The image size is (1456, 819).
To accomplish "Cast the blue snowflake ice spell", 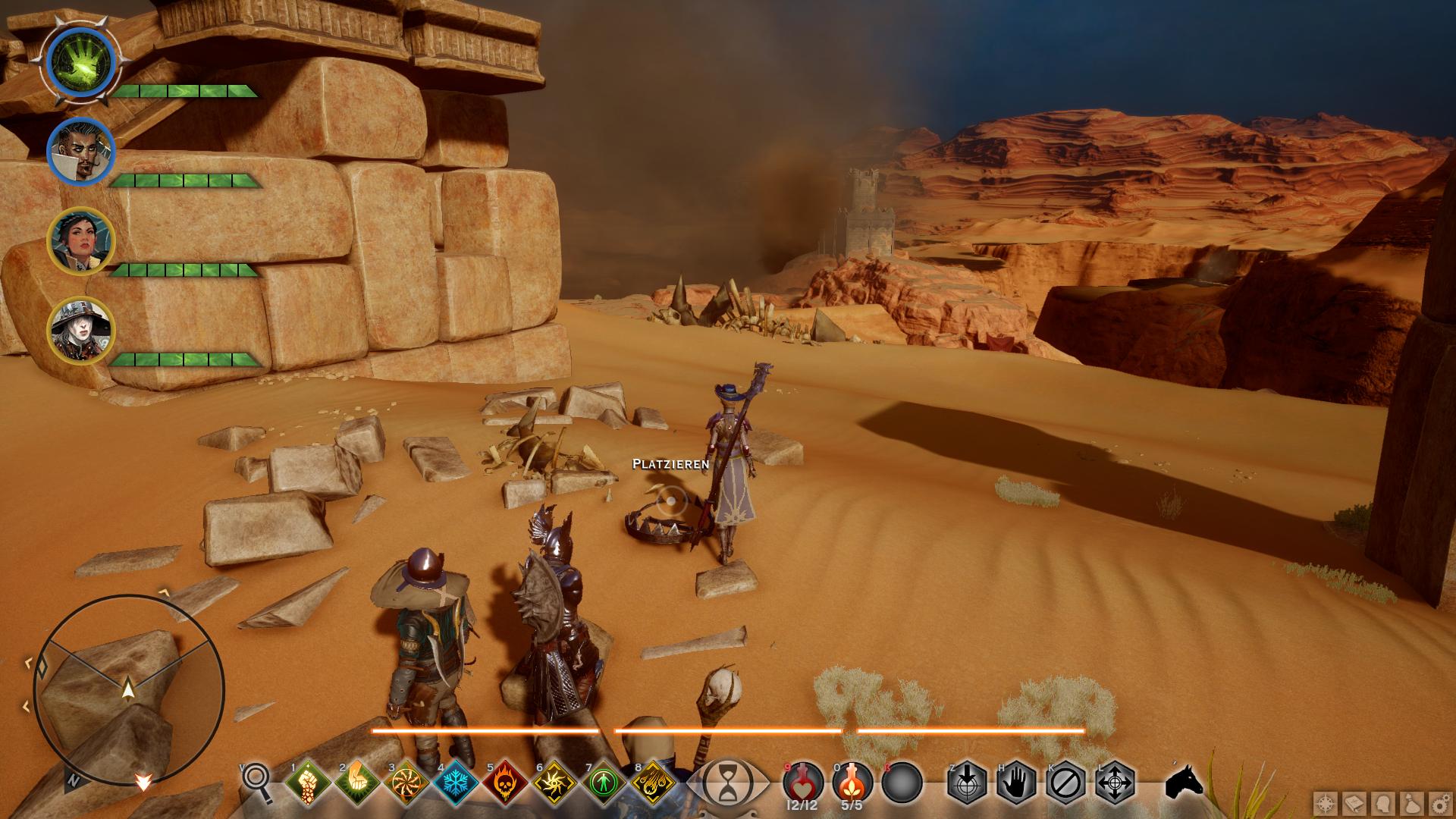I will (455, 783).
